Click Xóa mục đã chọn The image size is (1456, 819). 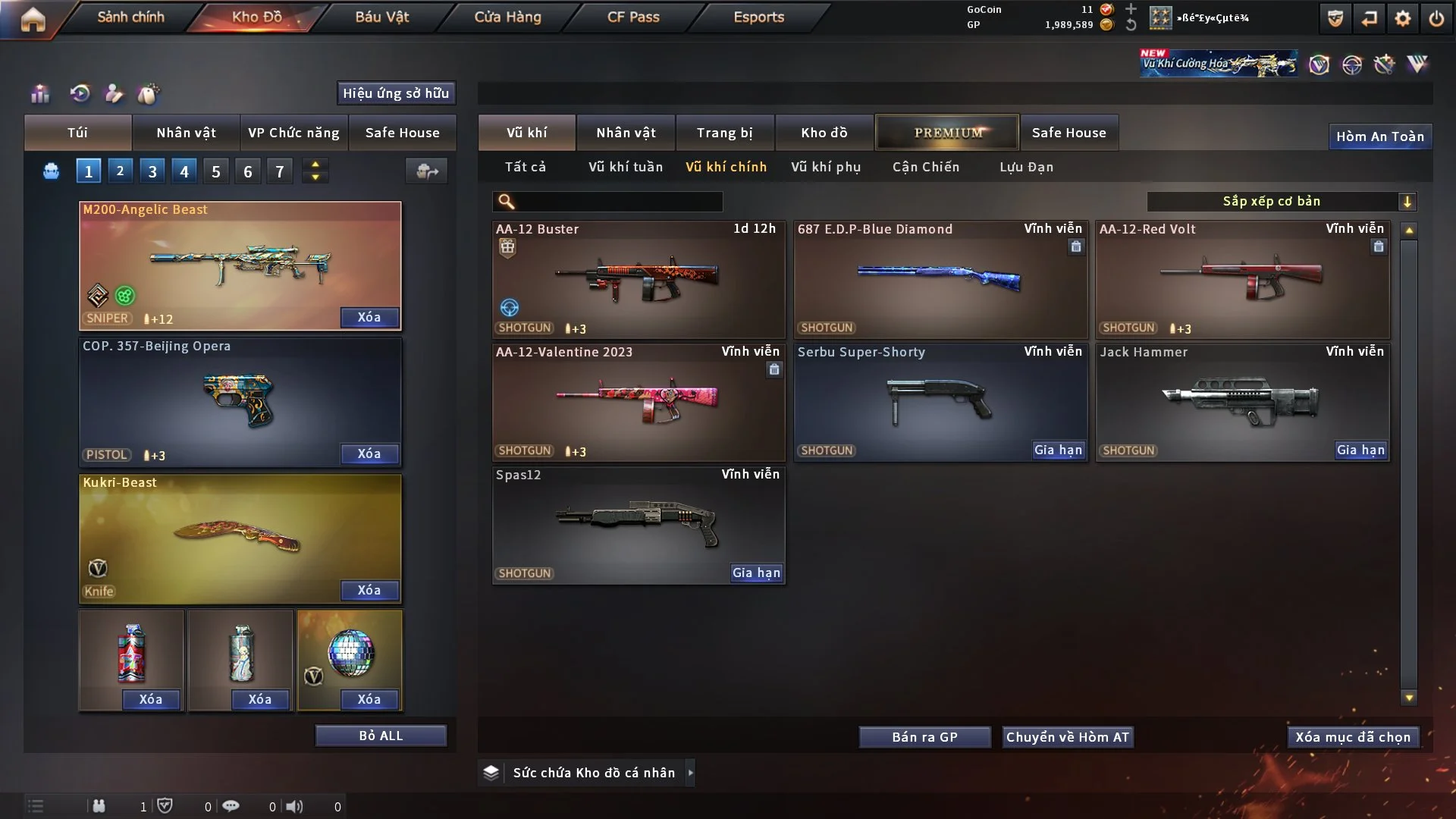(x=1352, y=737)
